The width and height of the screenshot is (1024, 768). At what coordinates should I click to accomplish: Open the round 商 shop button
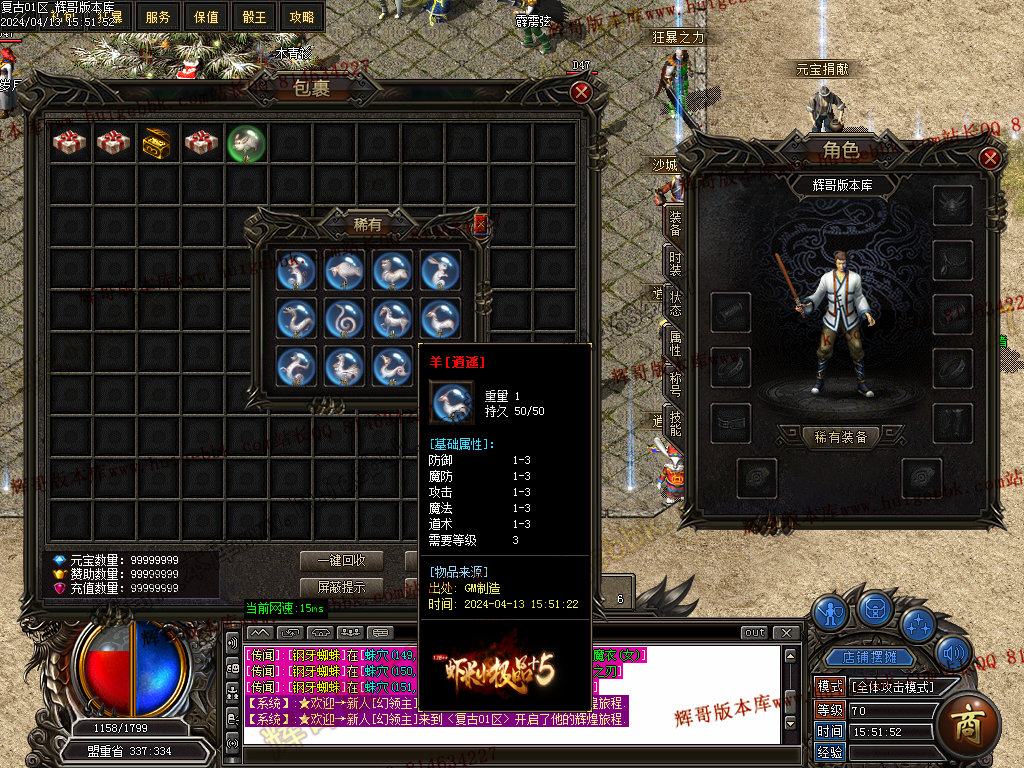(968, 720)
